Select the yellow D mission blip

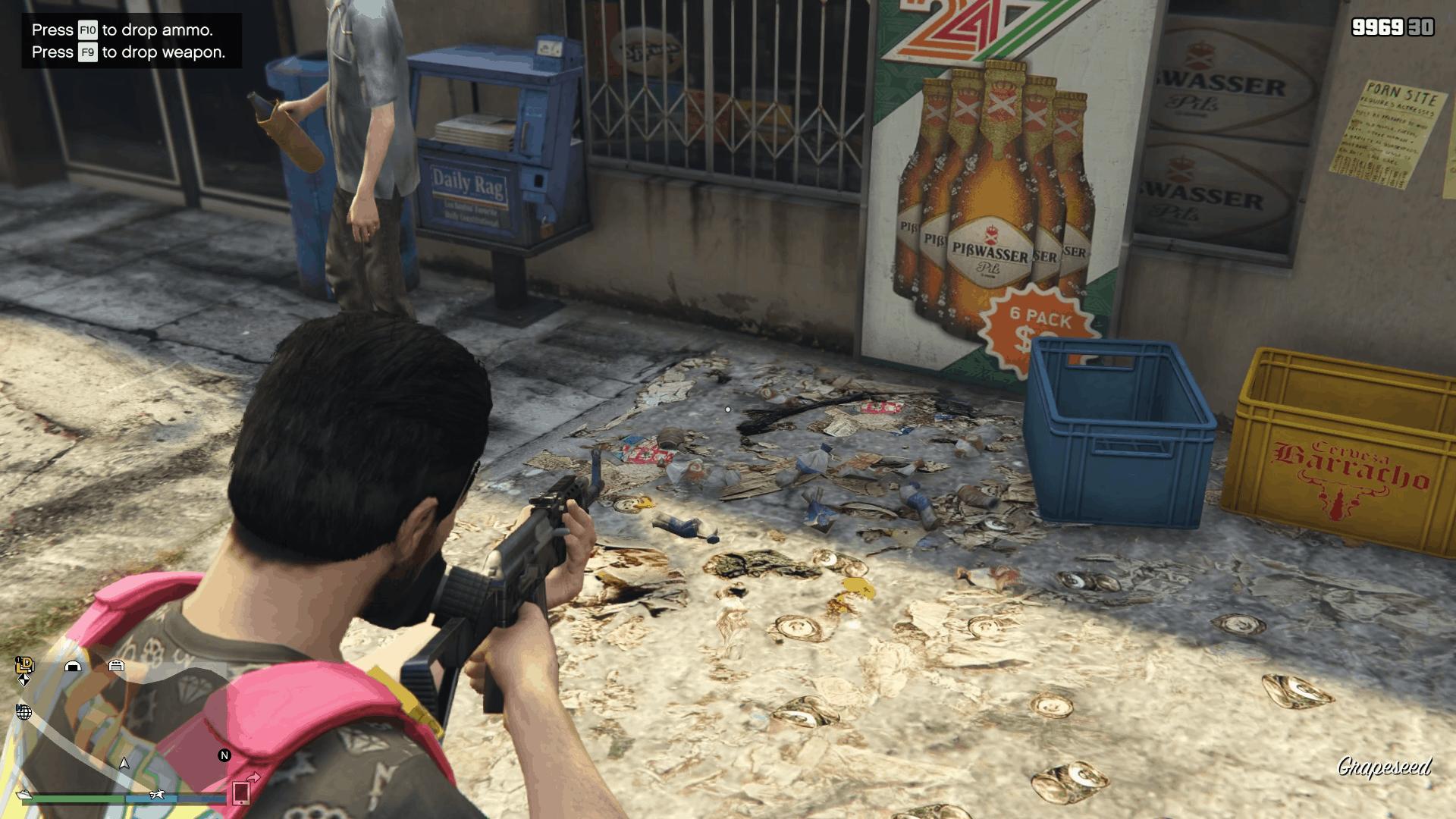point(25,664)
